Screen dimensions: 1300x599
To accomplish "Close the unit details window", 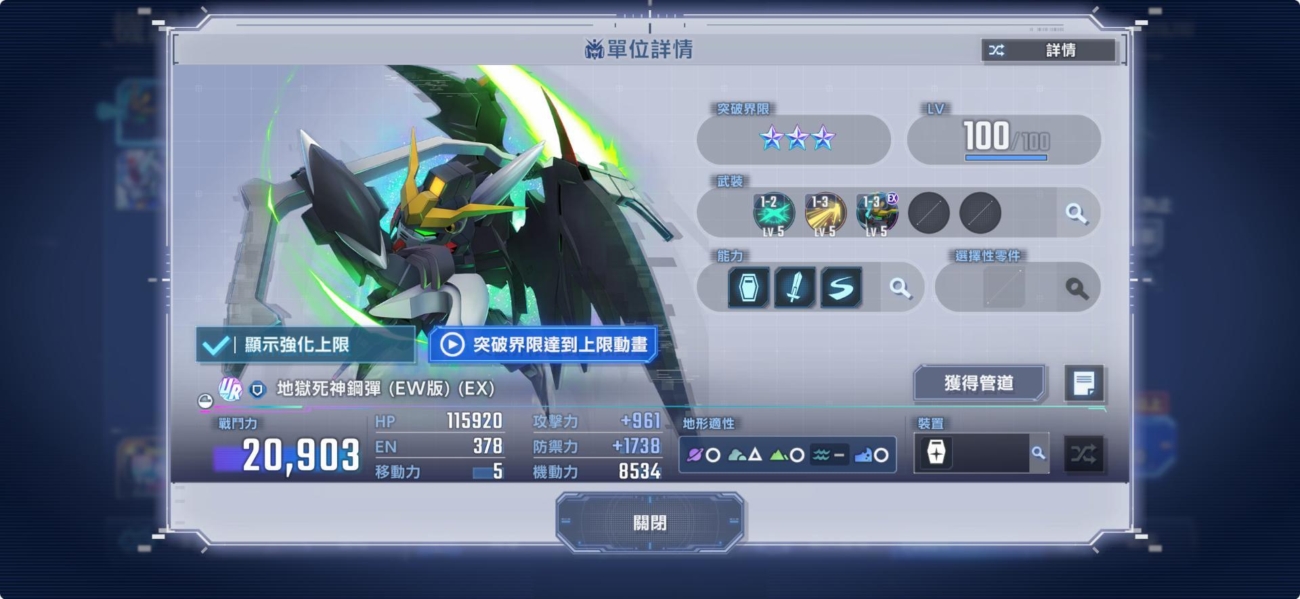I will click(x=650, y=523).
